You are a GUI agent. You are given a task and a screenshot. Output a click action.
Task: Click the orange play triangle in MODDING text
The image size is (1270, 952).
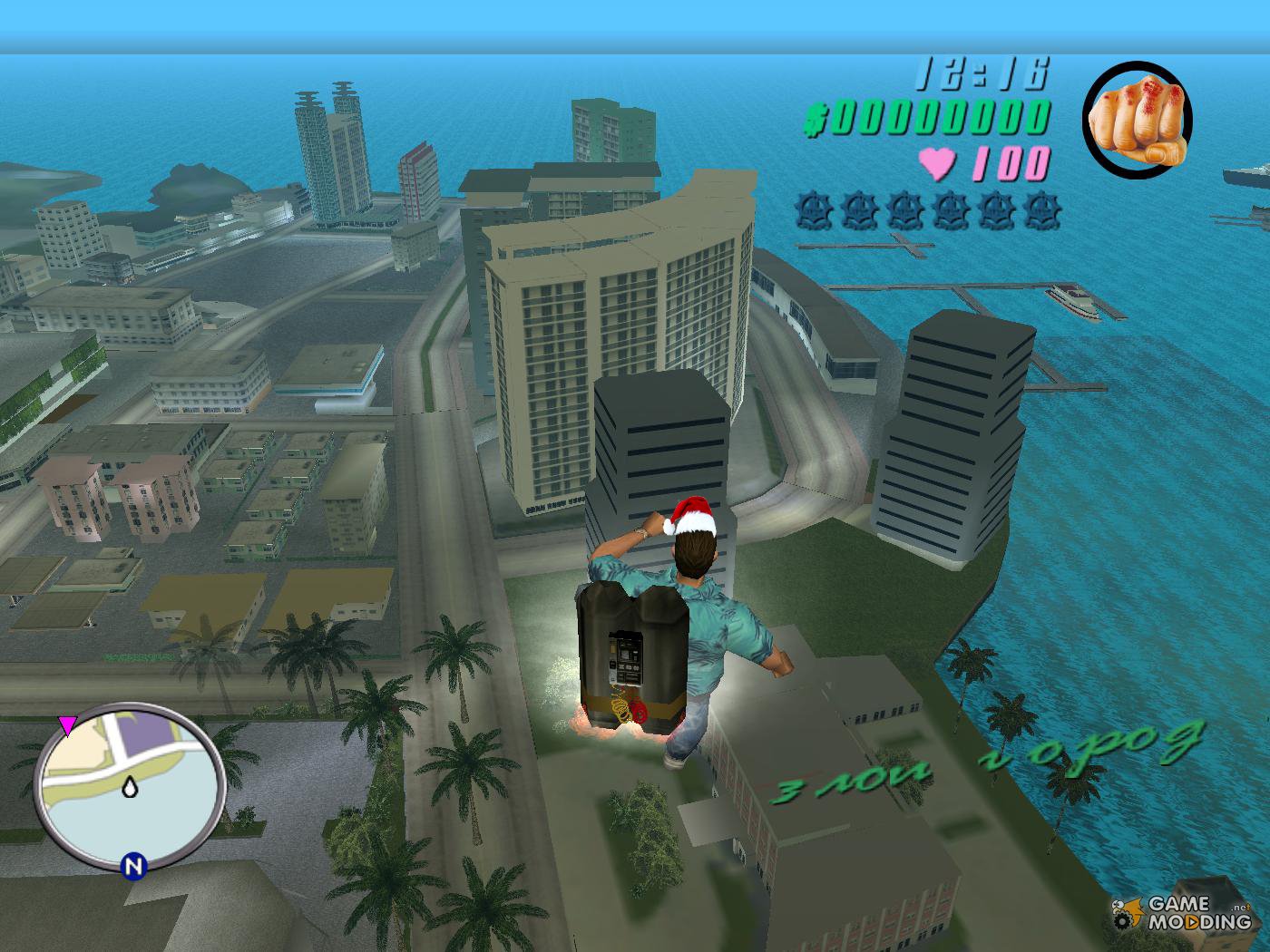1192,923
